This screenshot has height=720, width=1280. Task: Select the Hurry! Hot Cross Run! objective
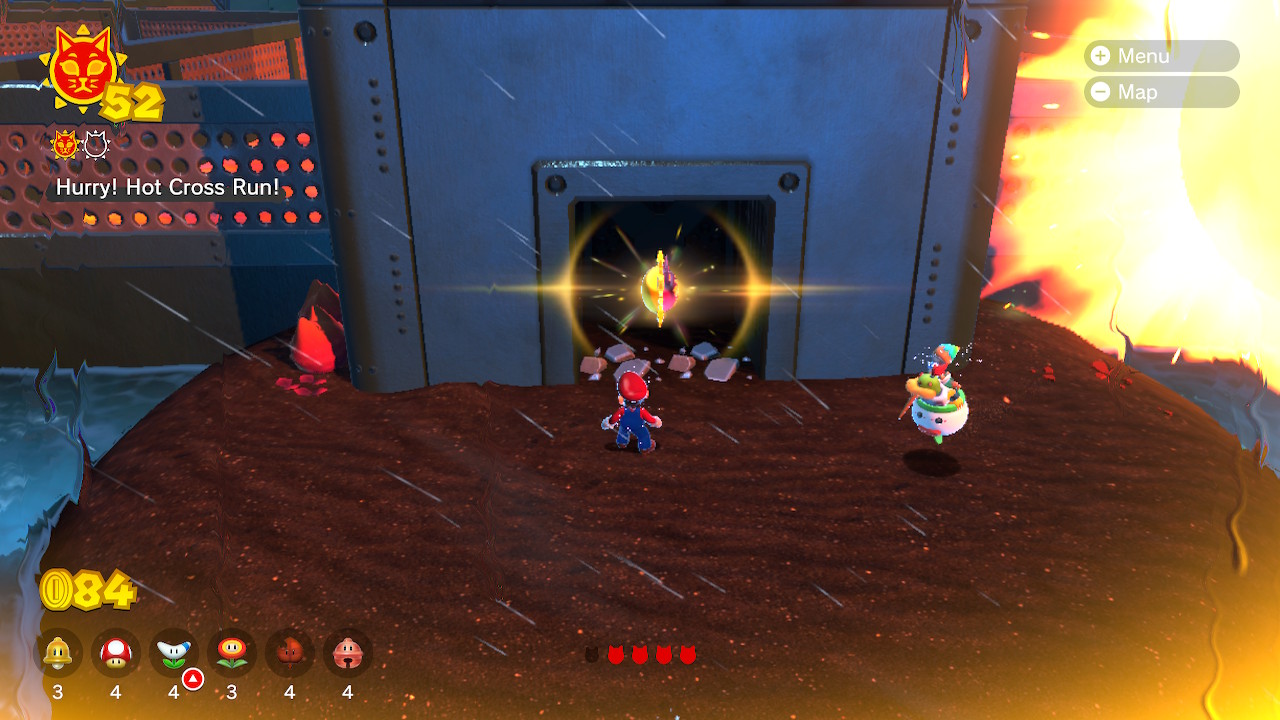tap(167, 187)
